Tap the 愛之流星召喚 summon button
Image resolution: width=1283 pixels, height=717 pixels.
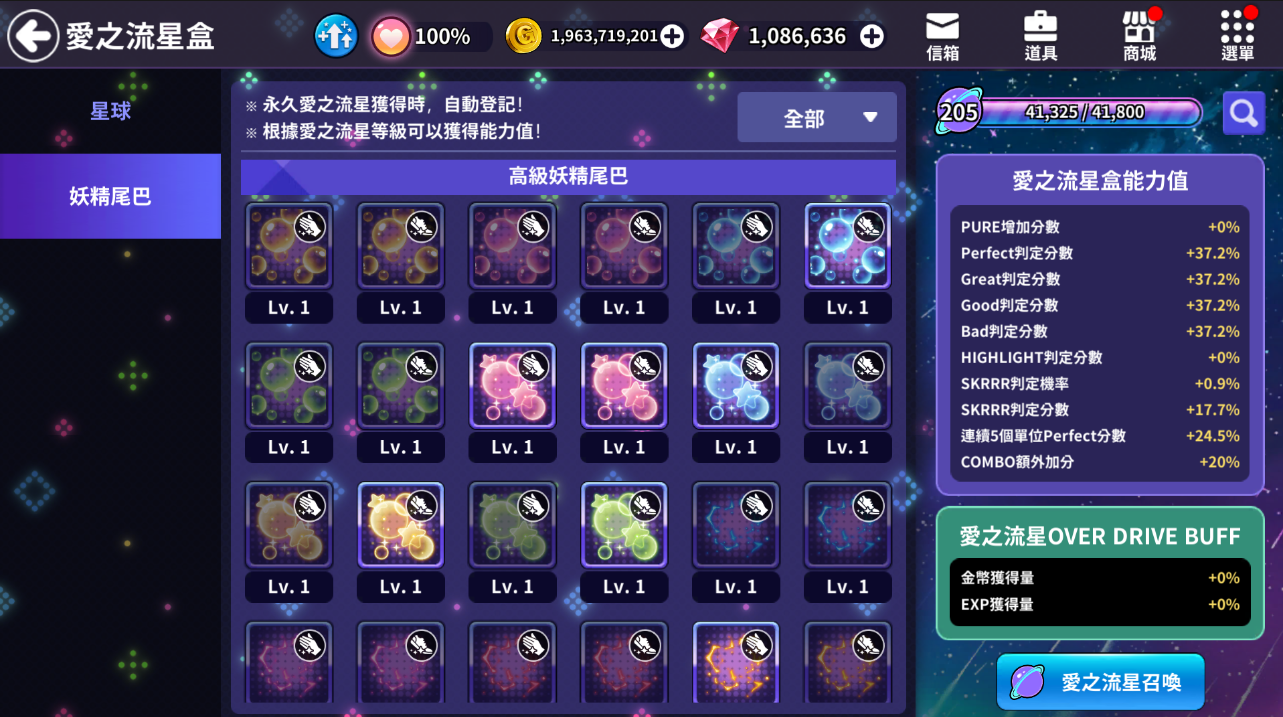click(1100, 682)
